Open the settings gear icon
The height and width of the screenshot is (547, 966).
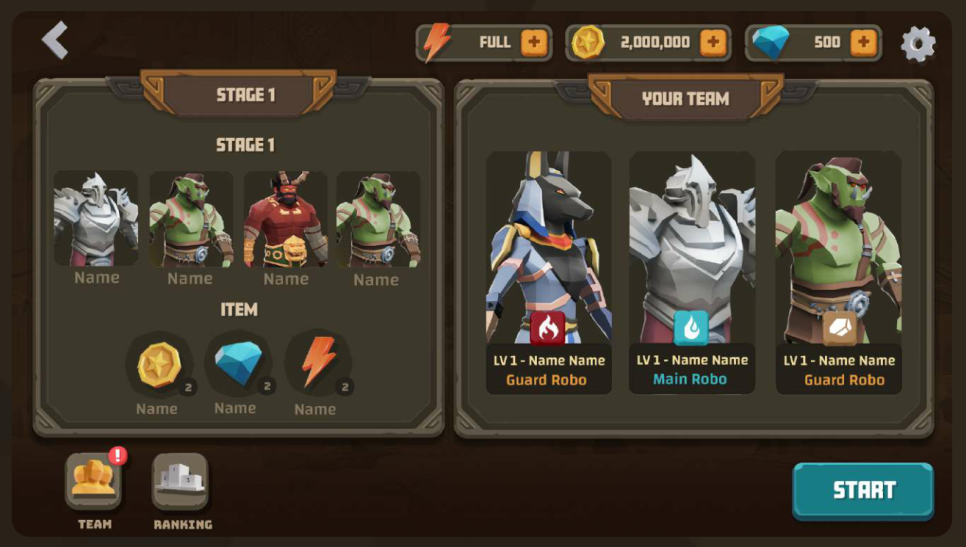click(918, 43)
